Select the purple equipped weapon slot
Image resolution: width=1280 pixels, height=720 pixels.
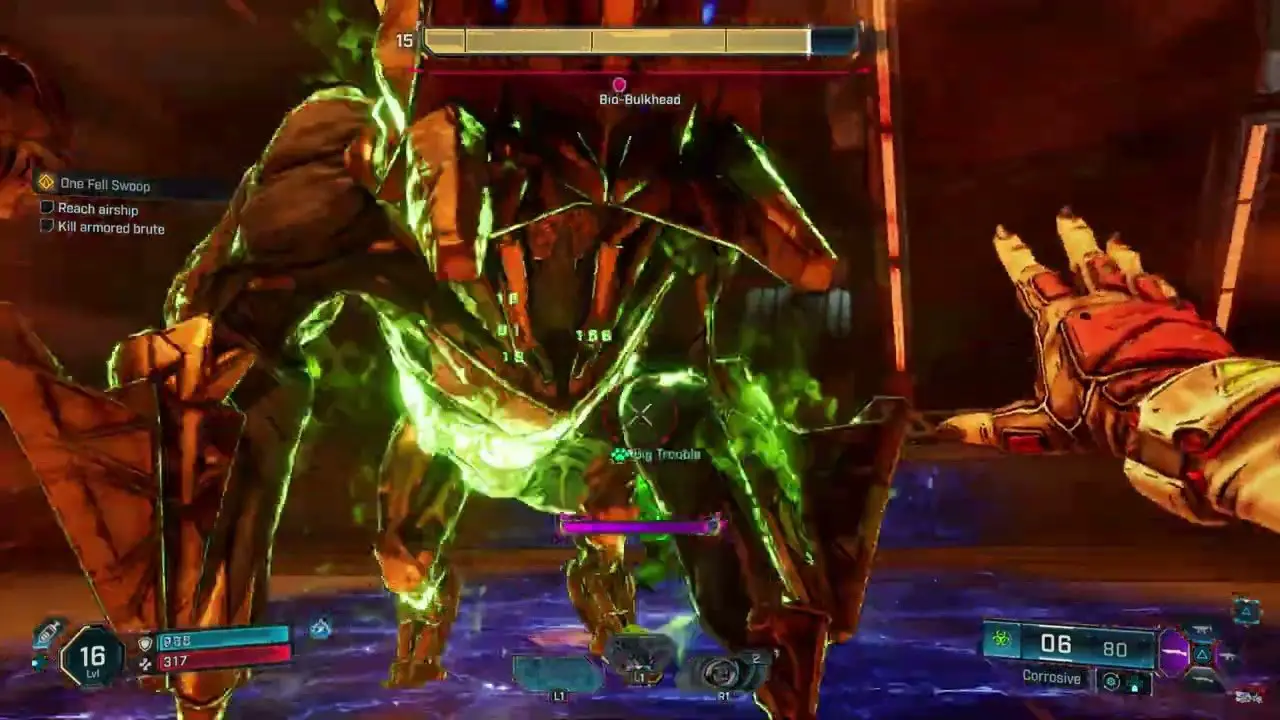click(x=1174, y=654)
